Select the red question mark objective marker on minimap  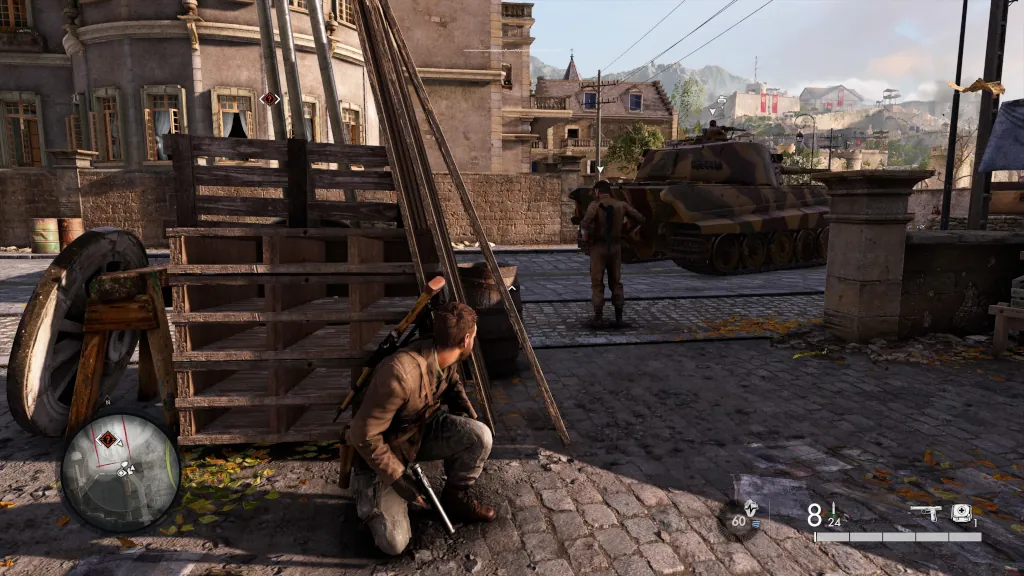click(x=106, y=439)
